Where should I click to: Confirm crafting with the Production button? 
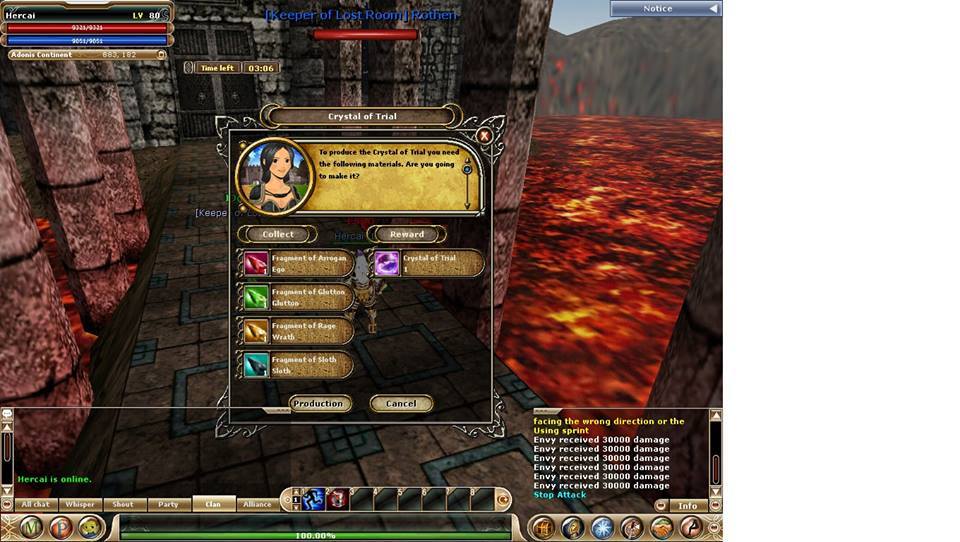tap(318, 404)
